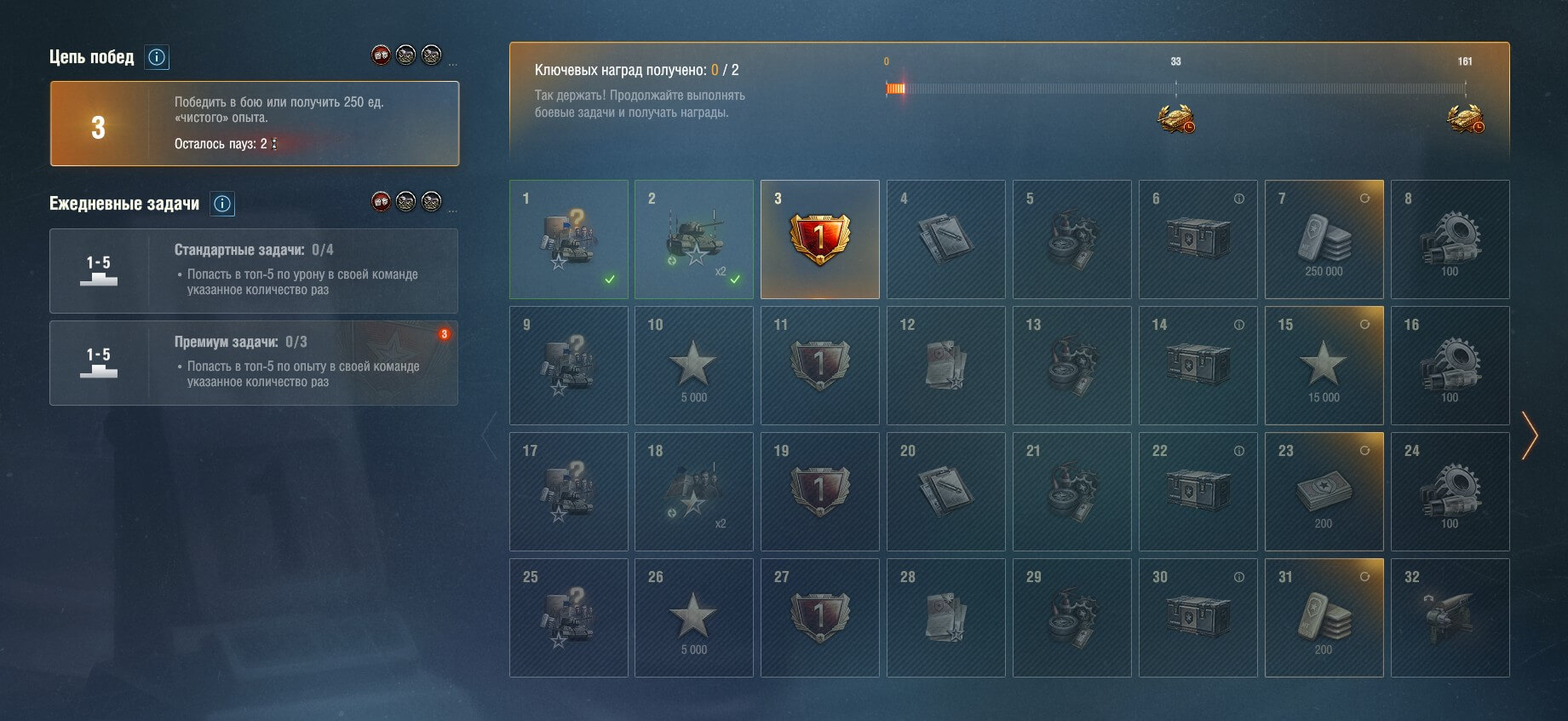
Task: Select reward tile 1 with claimed checkmark
Action: [568, 239]
